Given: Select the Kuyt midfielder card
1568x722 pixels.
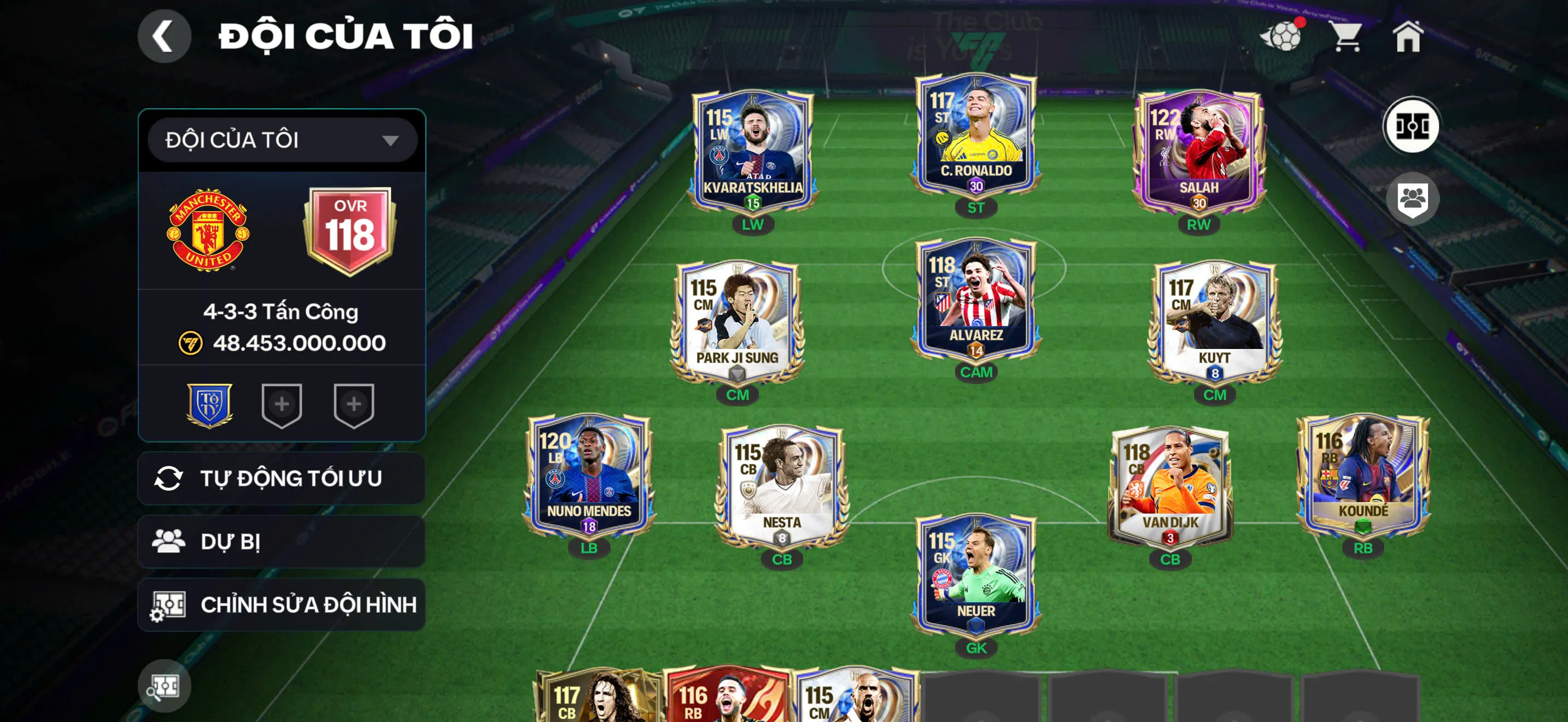Looking at the screenshot, I should tap(1214, 323).
